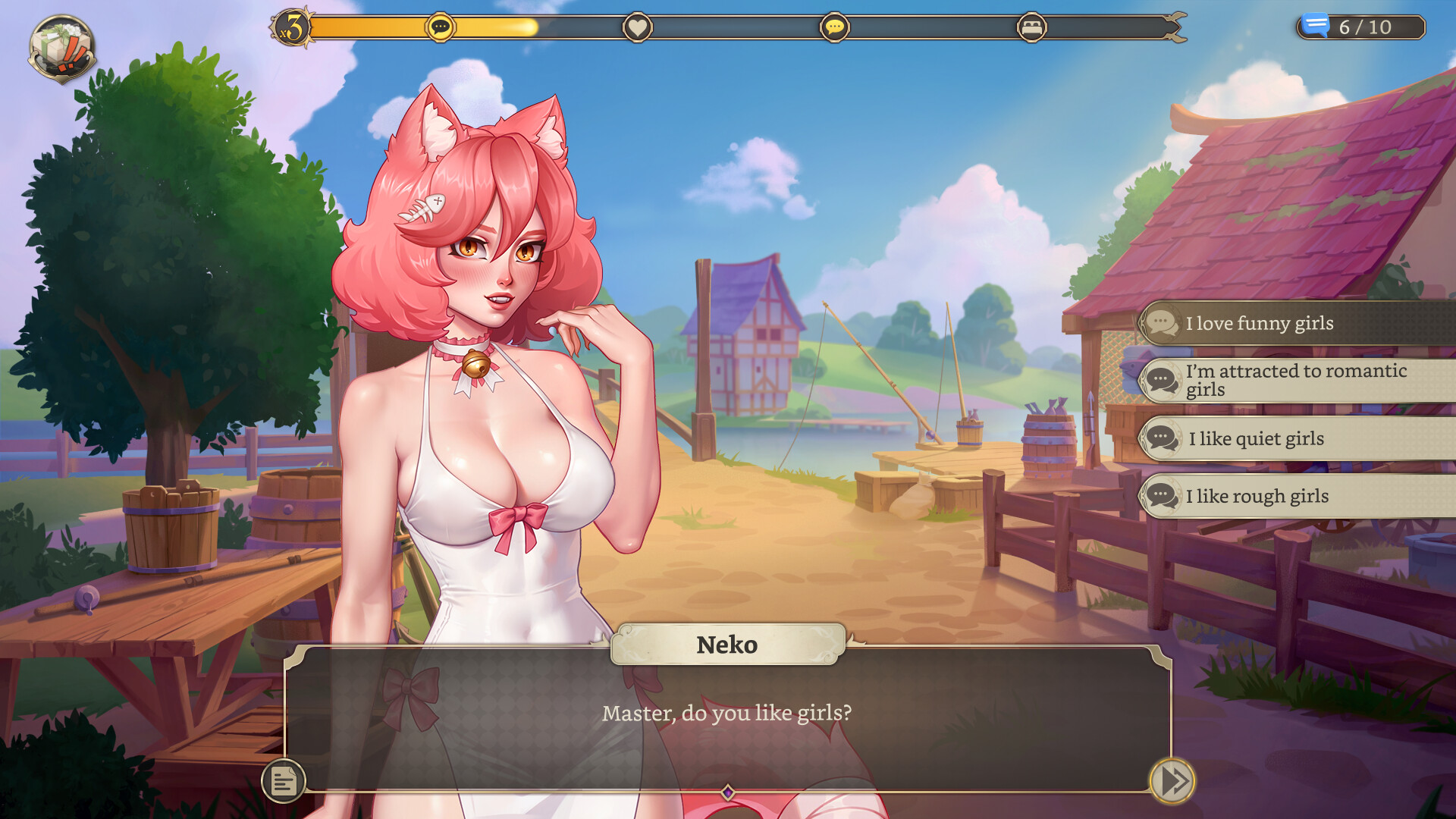
Task: Select the bed milestone icon on progress bar
Action: click(x=1033, y=27)
